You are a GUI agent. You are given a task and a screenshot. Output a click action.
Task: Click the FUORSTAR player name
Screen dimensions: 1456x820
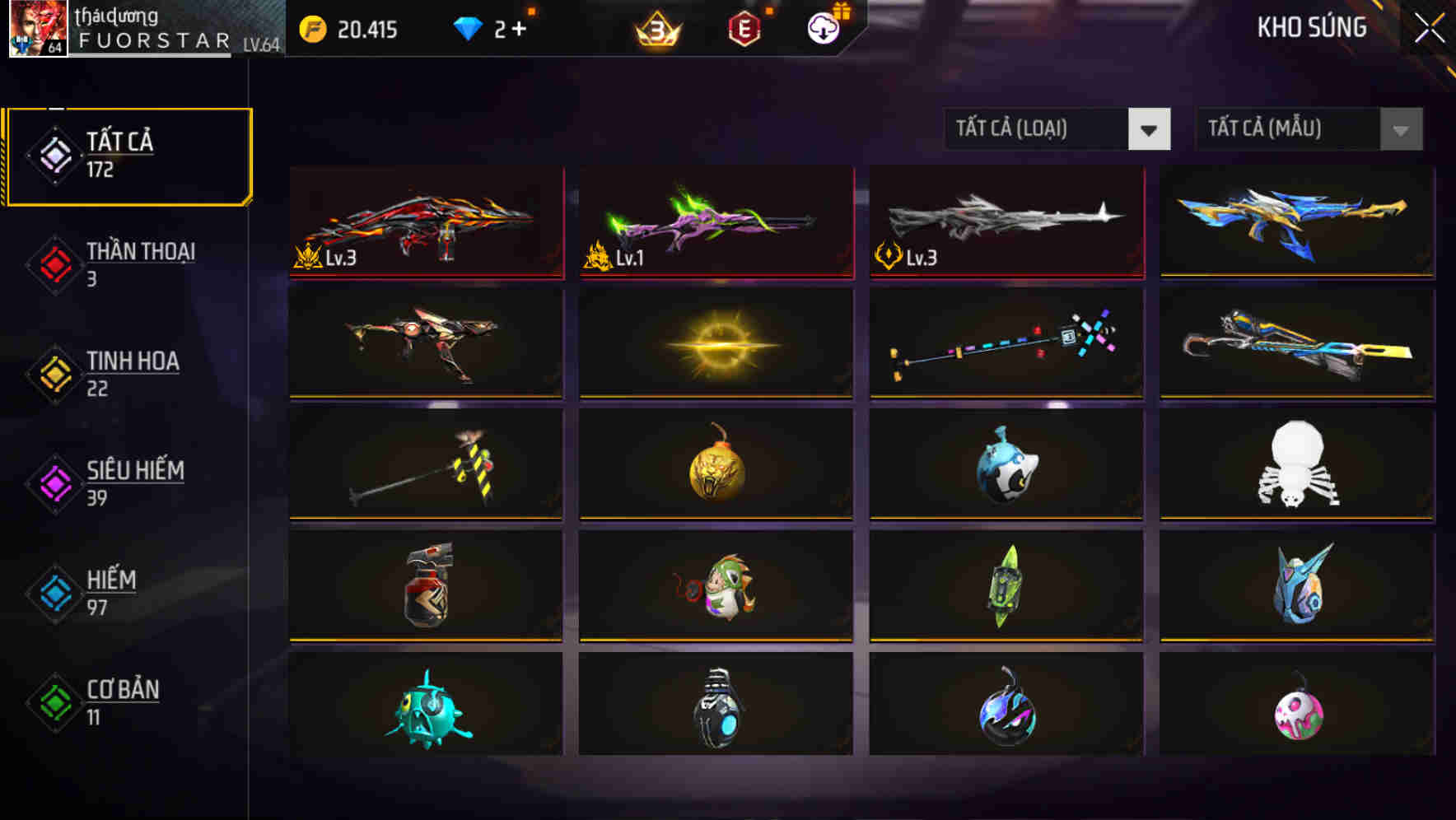[152, 40]
